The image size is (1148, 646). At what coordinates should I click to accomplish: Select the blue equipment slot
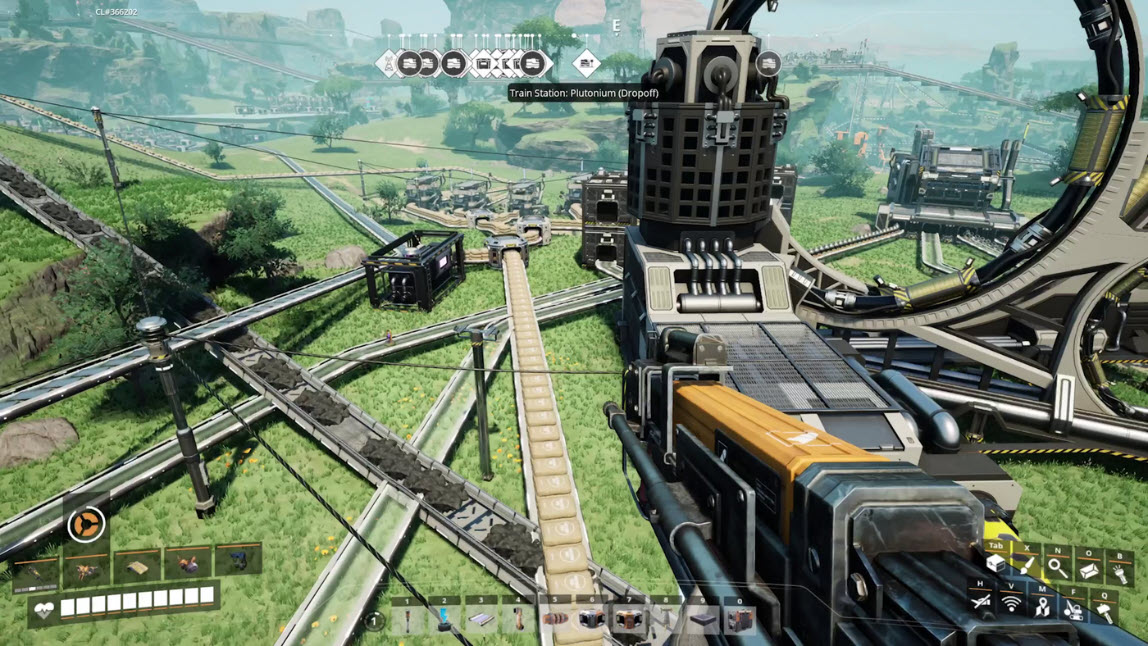pyautogui.click(x=238, y=562)
